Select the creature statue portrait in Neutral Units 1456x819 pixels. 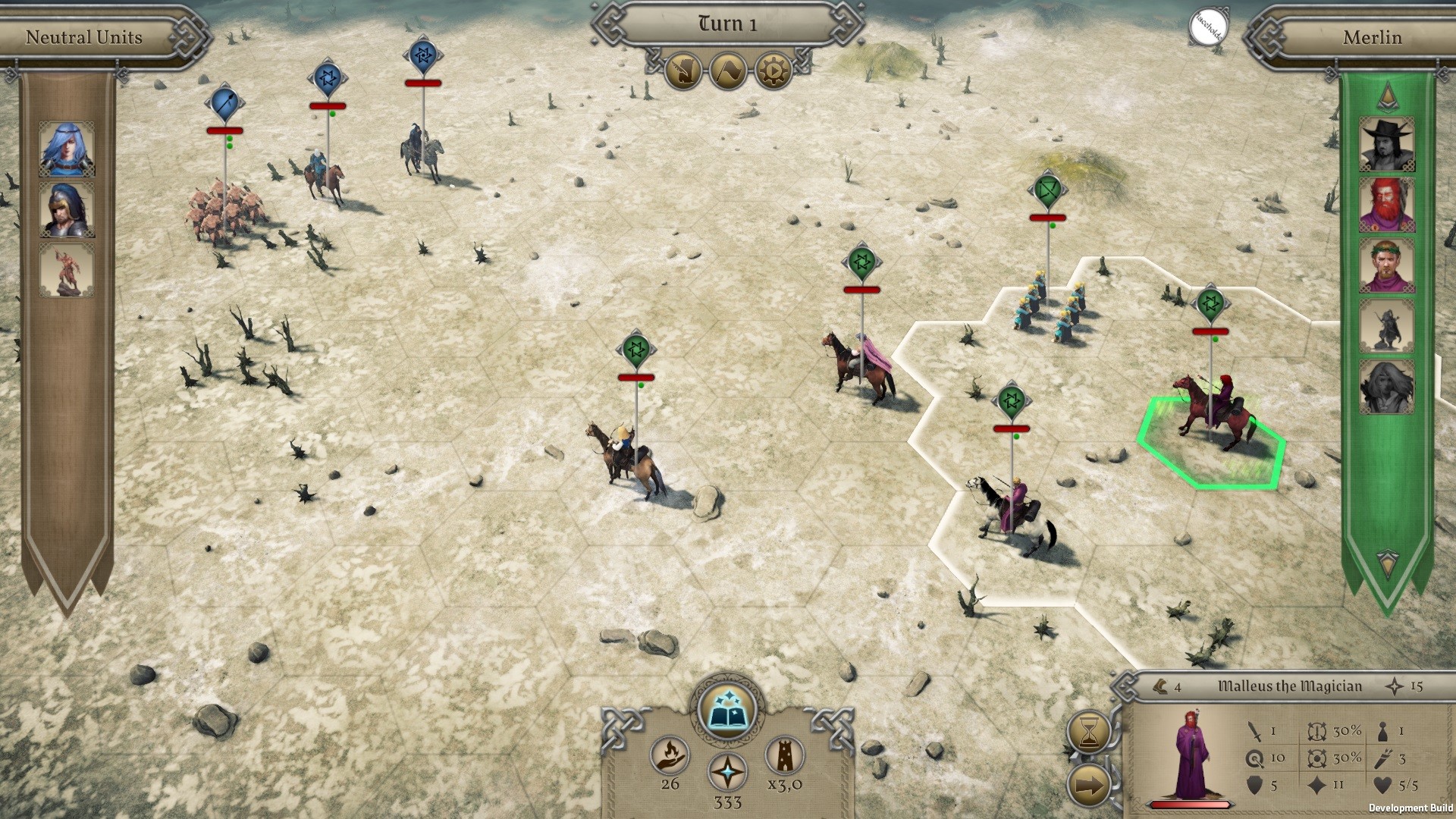point(67,270)
